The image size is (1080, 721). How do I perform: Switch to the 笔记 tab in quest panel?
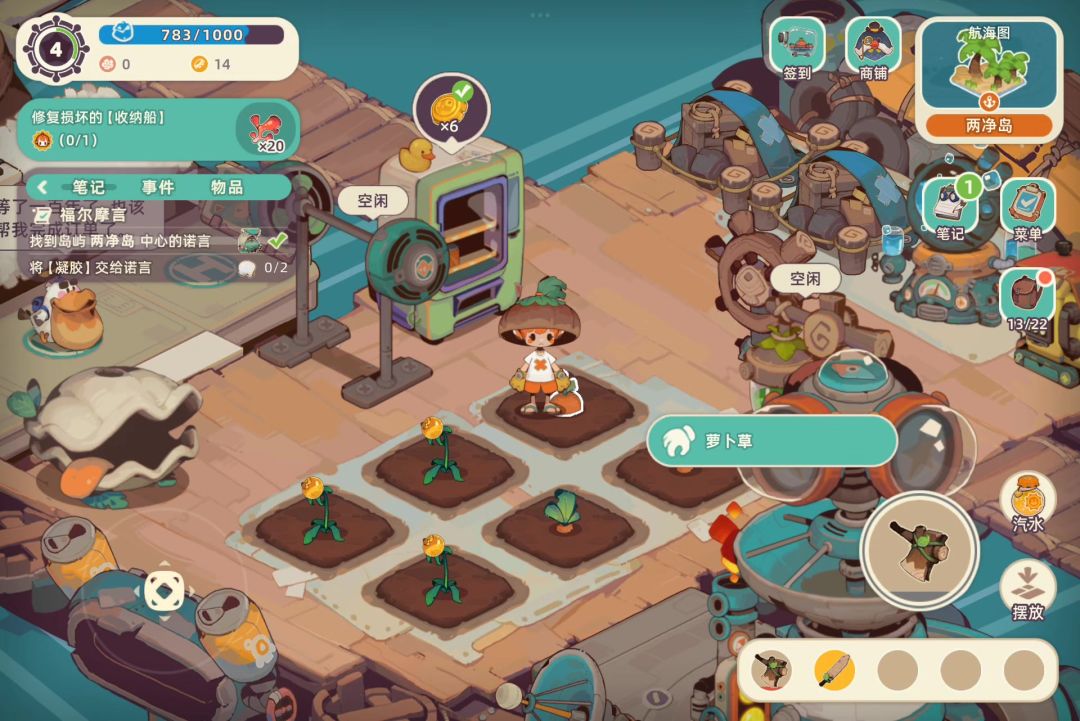pyautogui.click(x=88, y=187)
